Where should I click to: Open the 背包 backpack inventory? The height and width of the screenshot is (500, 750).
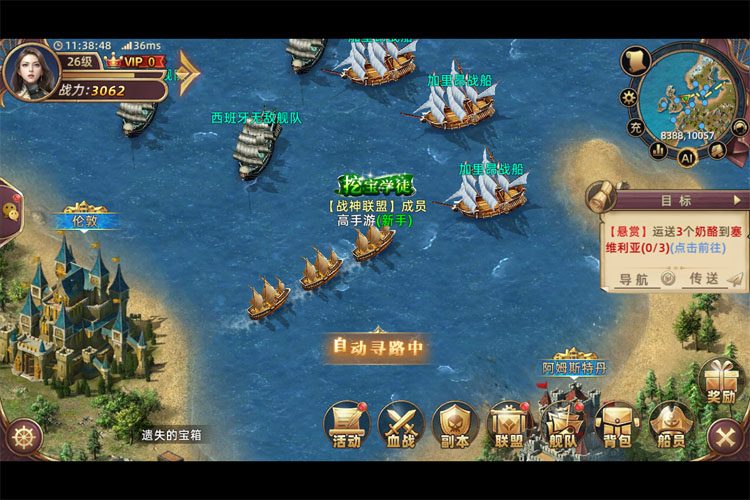point(617,426)
